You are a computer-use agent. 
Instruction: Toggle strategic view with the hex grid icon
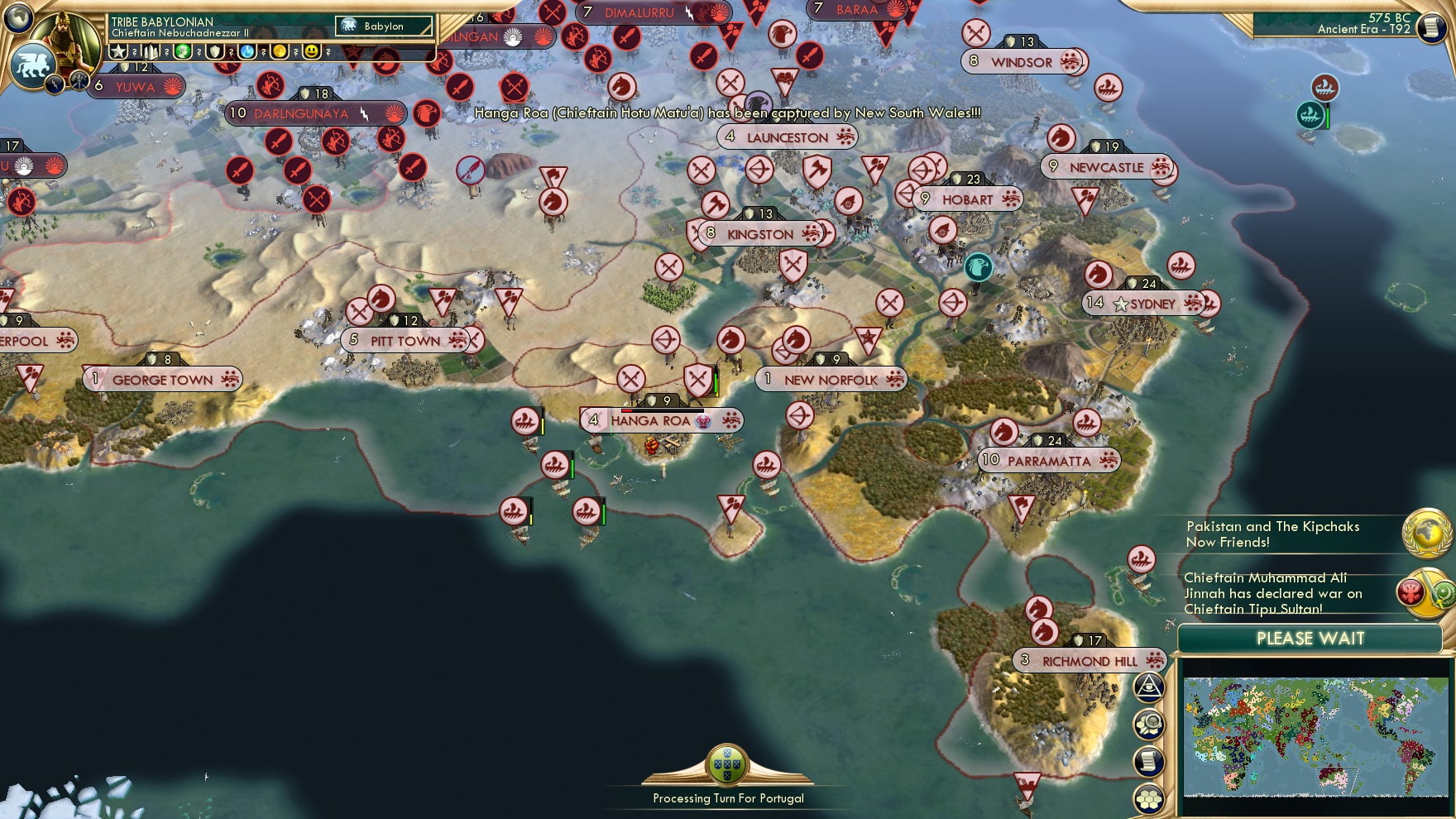(1149, 797)
